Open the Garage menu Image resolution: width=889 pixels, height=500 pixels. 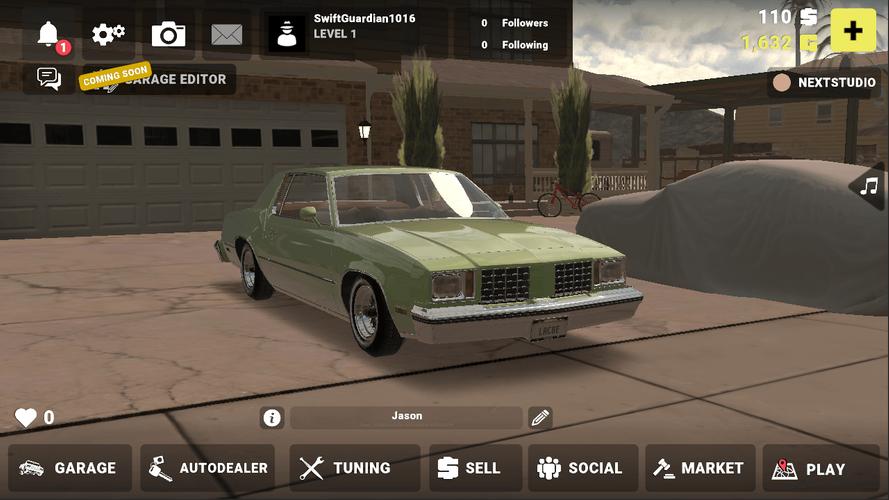click(x=70, y=468)
